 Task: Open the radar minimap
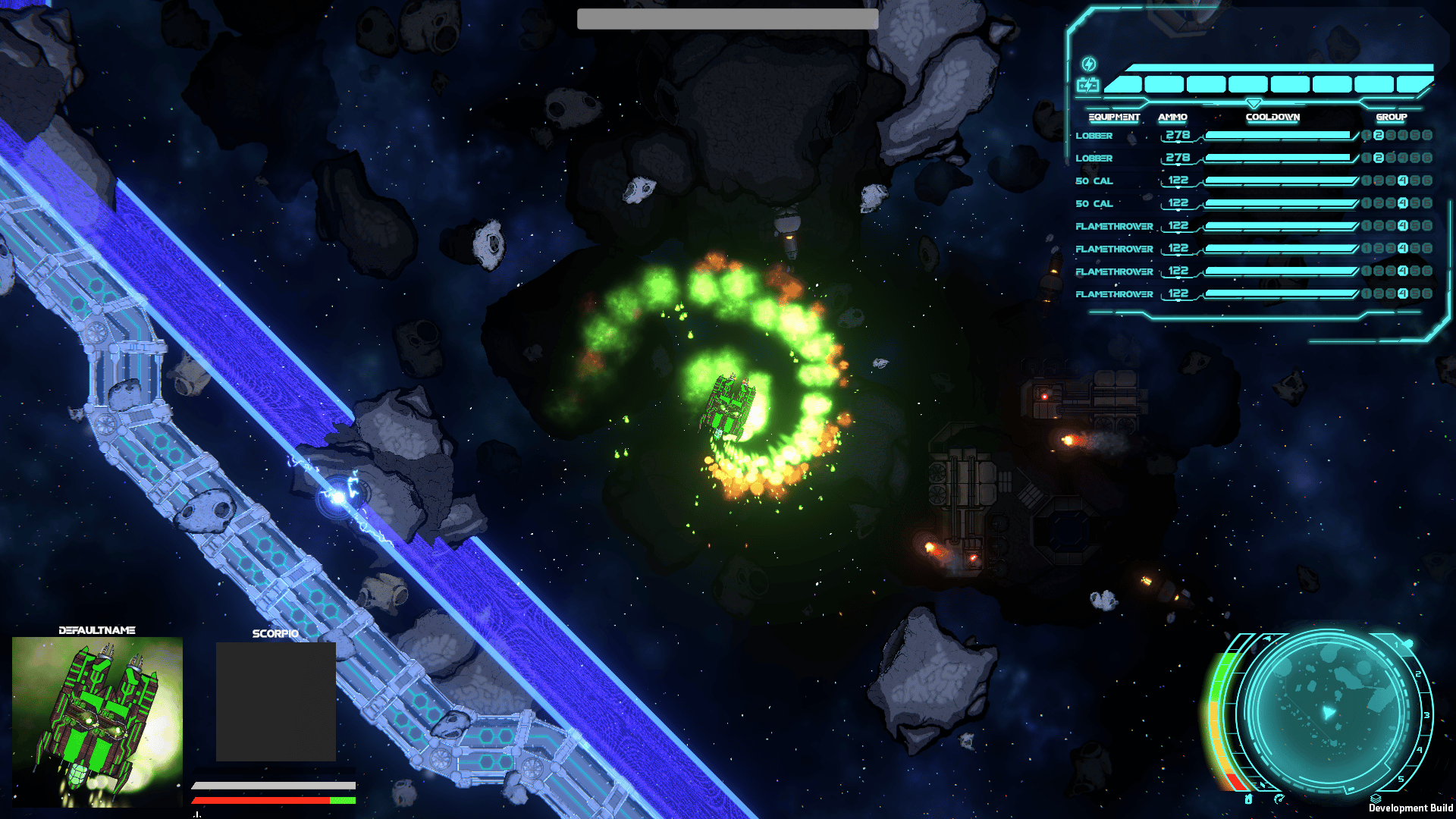[x=1329, y=713]
